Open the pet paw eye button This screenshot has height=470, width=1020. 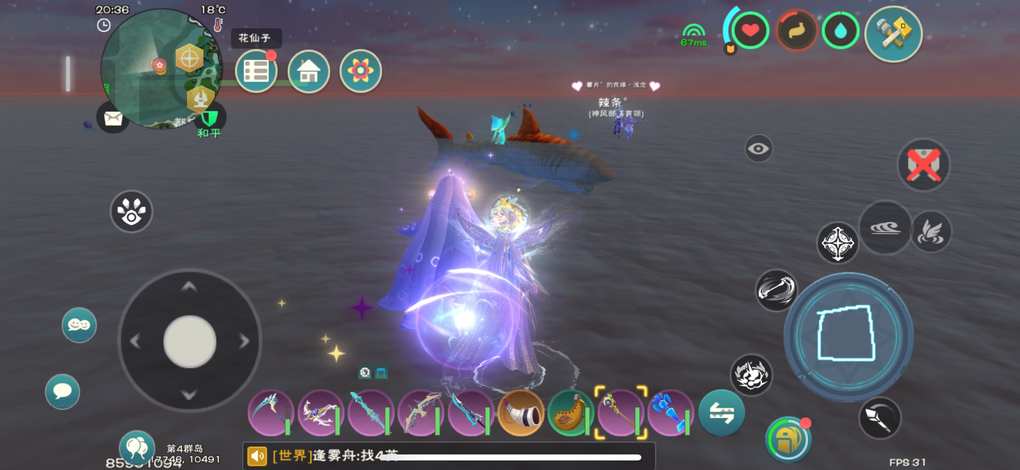(x=131, y=211)
